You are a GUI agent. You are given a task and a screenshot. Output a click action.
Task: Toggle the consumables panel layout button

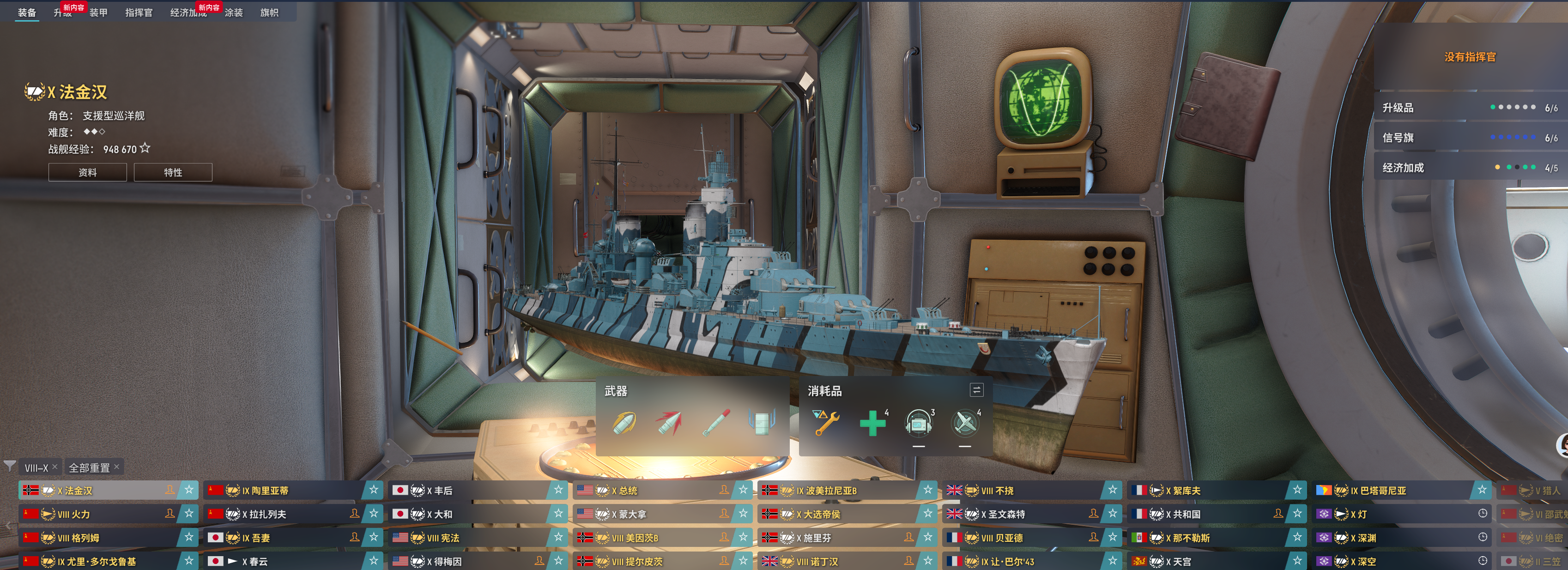[x=976, y=390]
